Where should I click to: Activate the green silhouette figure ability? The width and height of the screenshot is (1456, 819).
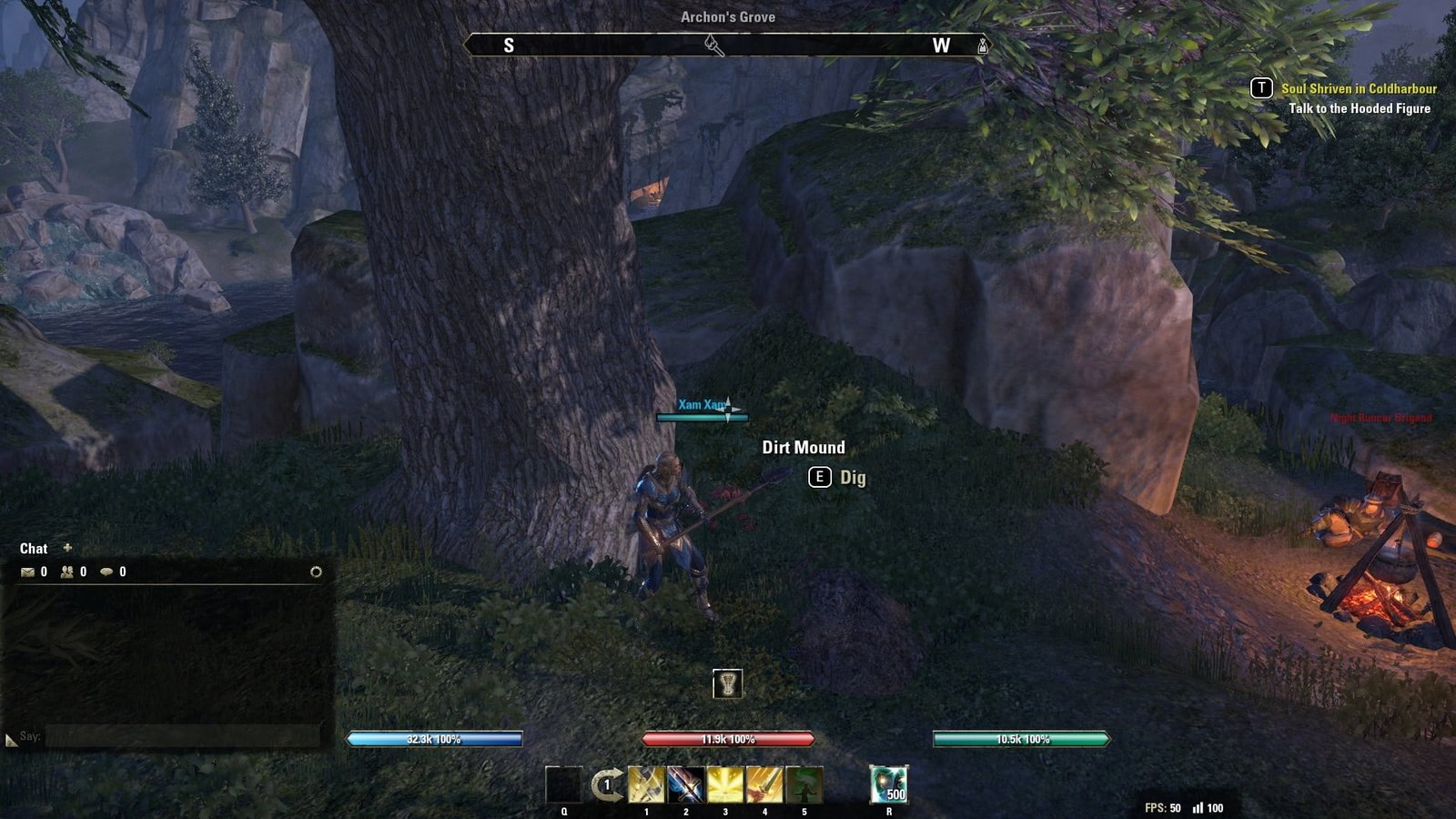point(804,784)
